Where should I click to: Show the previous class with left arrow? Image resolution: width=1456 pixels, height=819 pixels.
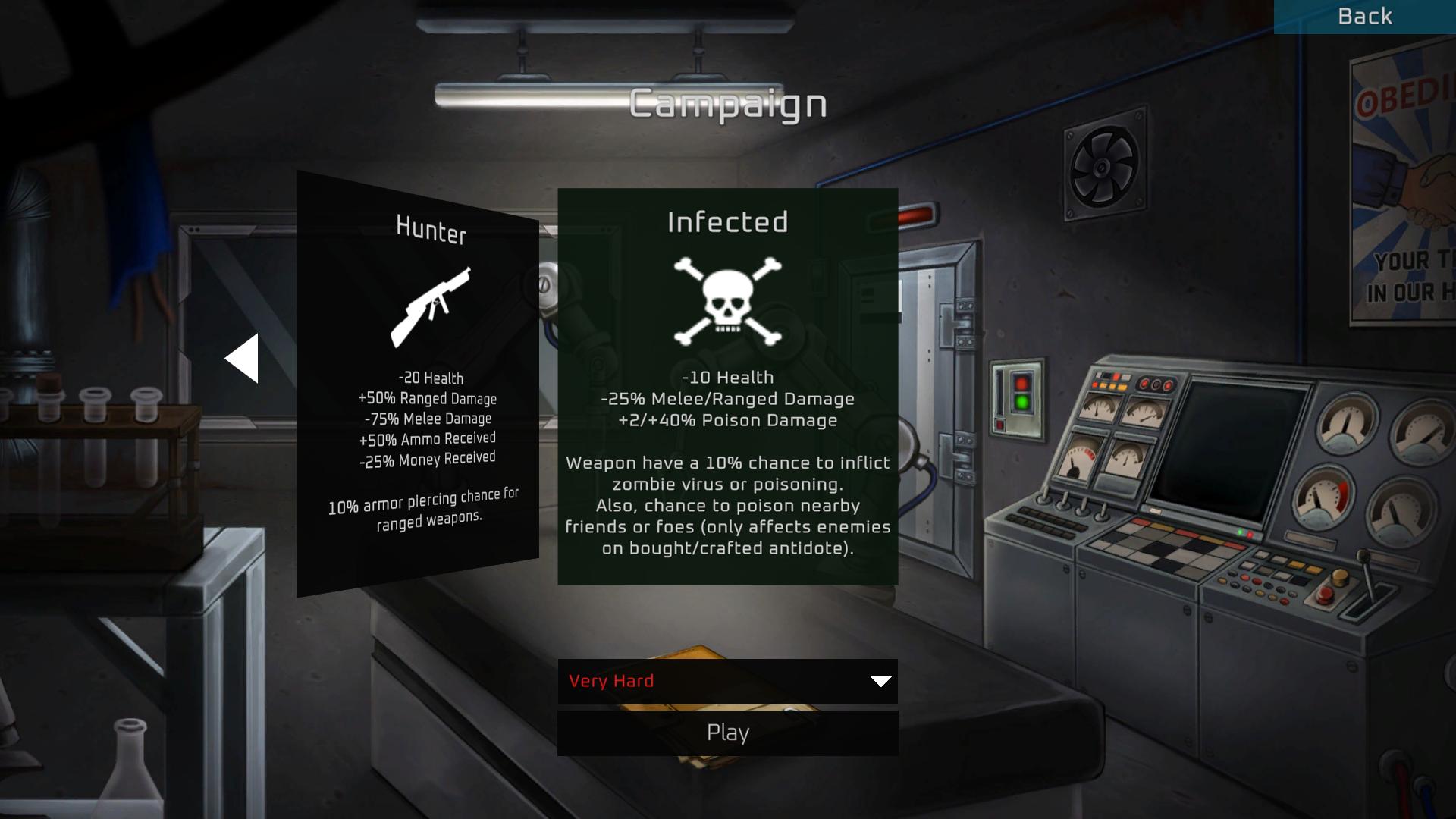point(243,359)
